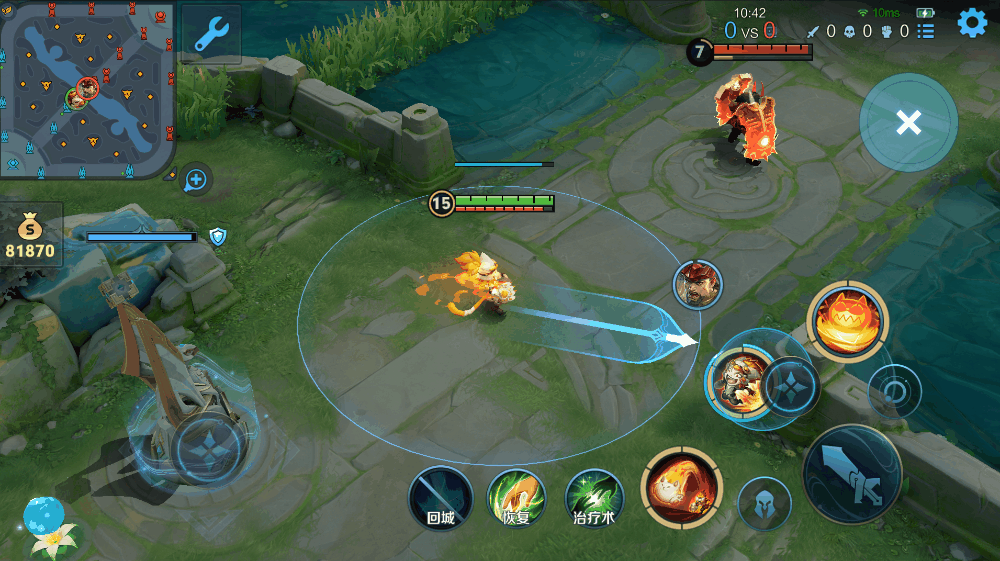1000x561 pixels.
Task: Activate the hero with fire cat skill
Action: (740, 382)
